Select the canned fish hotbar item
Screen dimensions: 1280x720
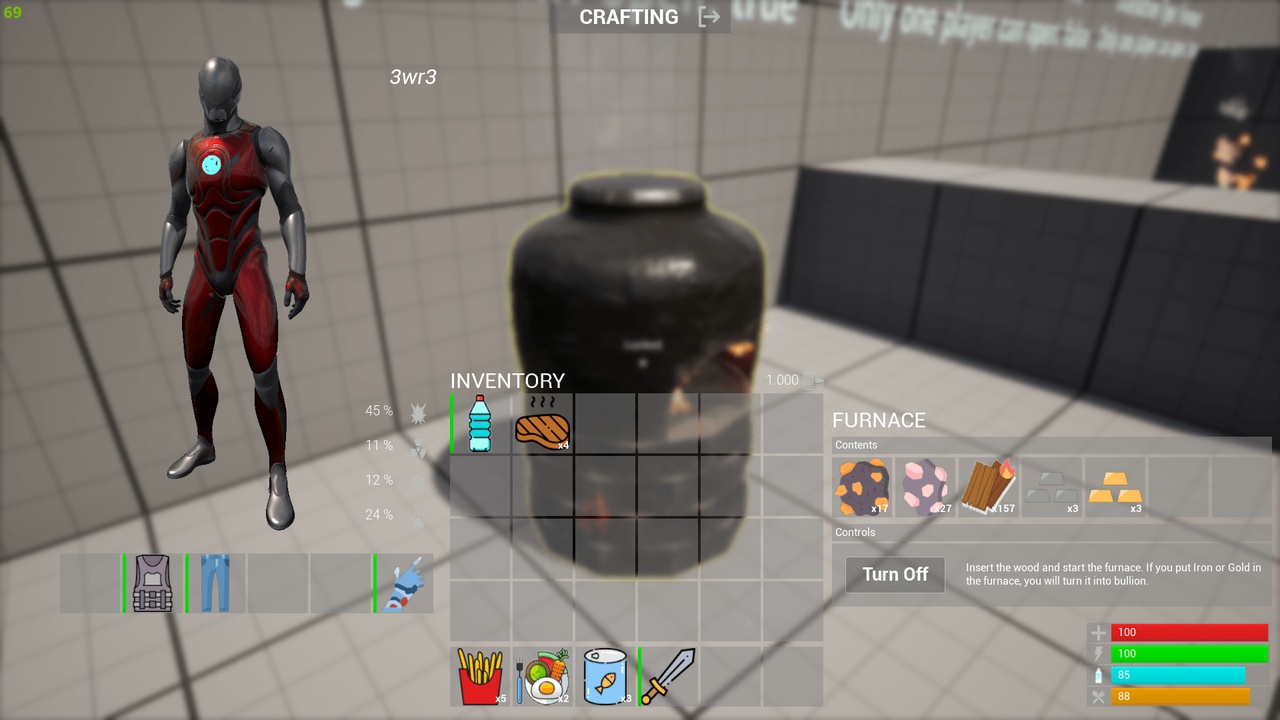tap(606, 677)
